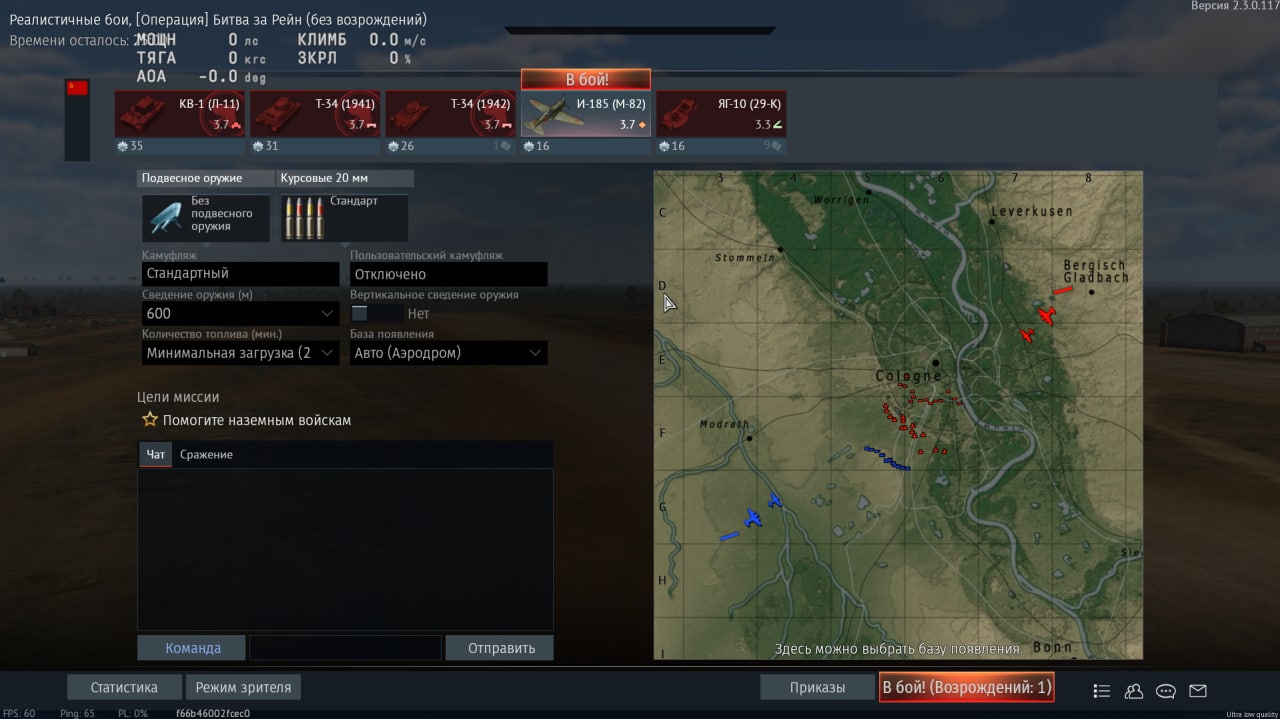Choose the Т-34 (1941) vehicle slot
The width and height of the screenshot is (1280, 719).
tap(315, 114)
